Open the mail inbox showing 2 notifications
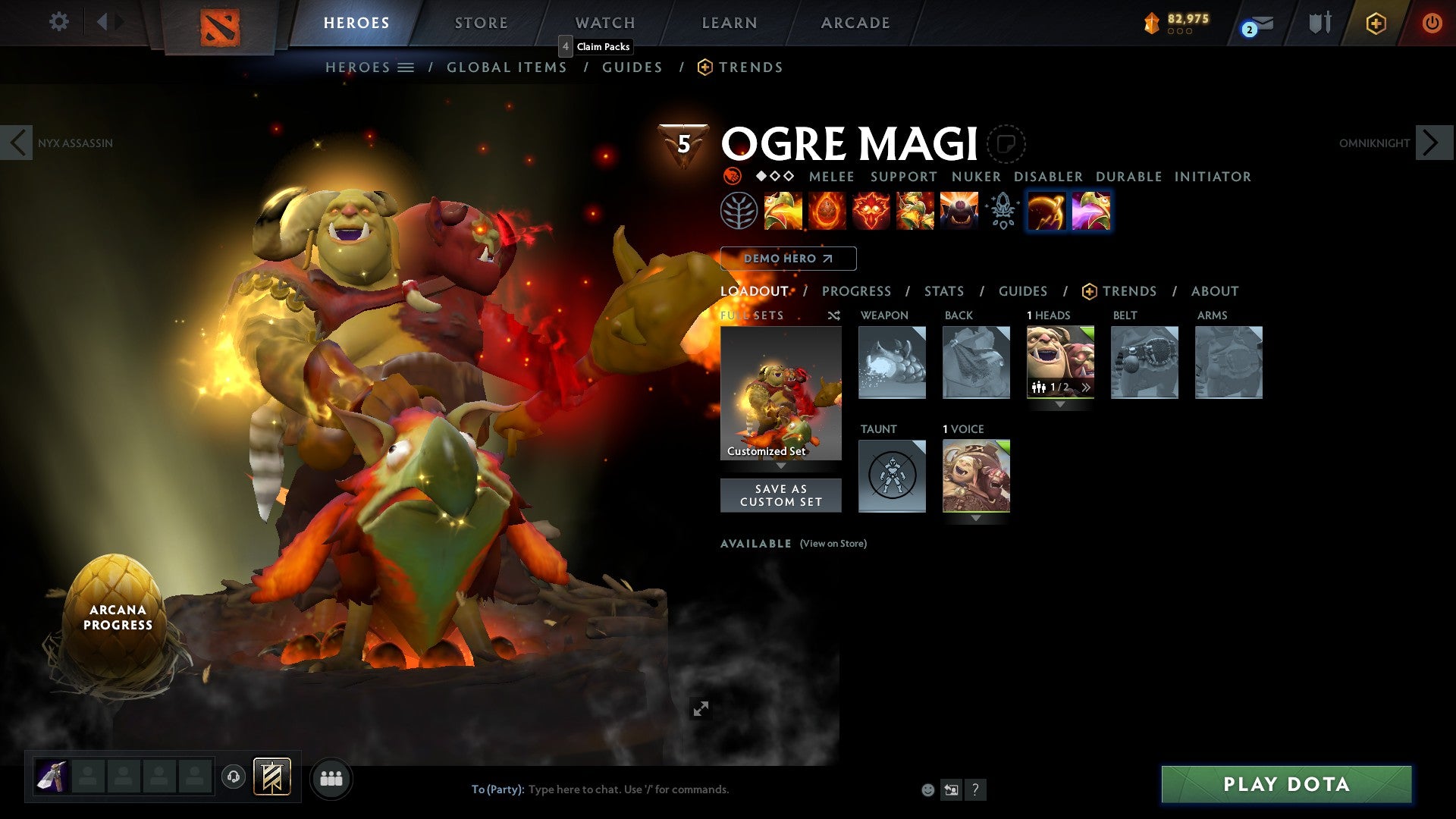Screen dimensions: 1456x819 pyautogui.click(x=1251, y=24)
